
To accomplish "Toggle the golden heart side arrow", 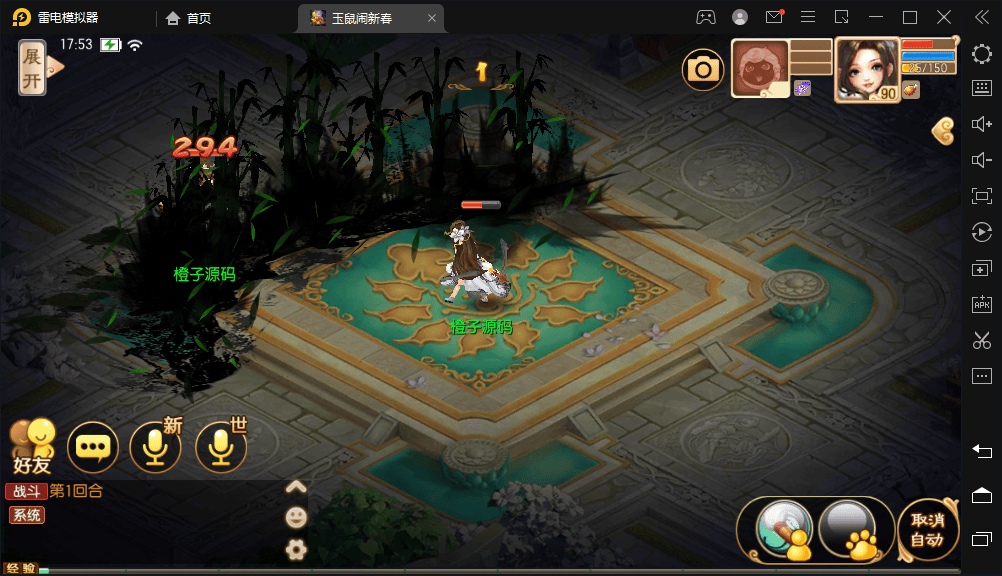I will [x=943, y=128].
